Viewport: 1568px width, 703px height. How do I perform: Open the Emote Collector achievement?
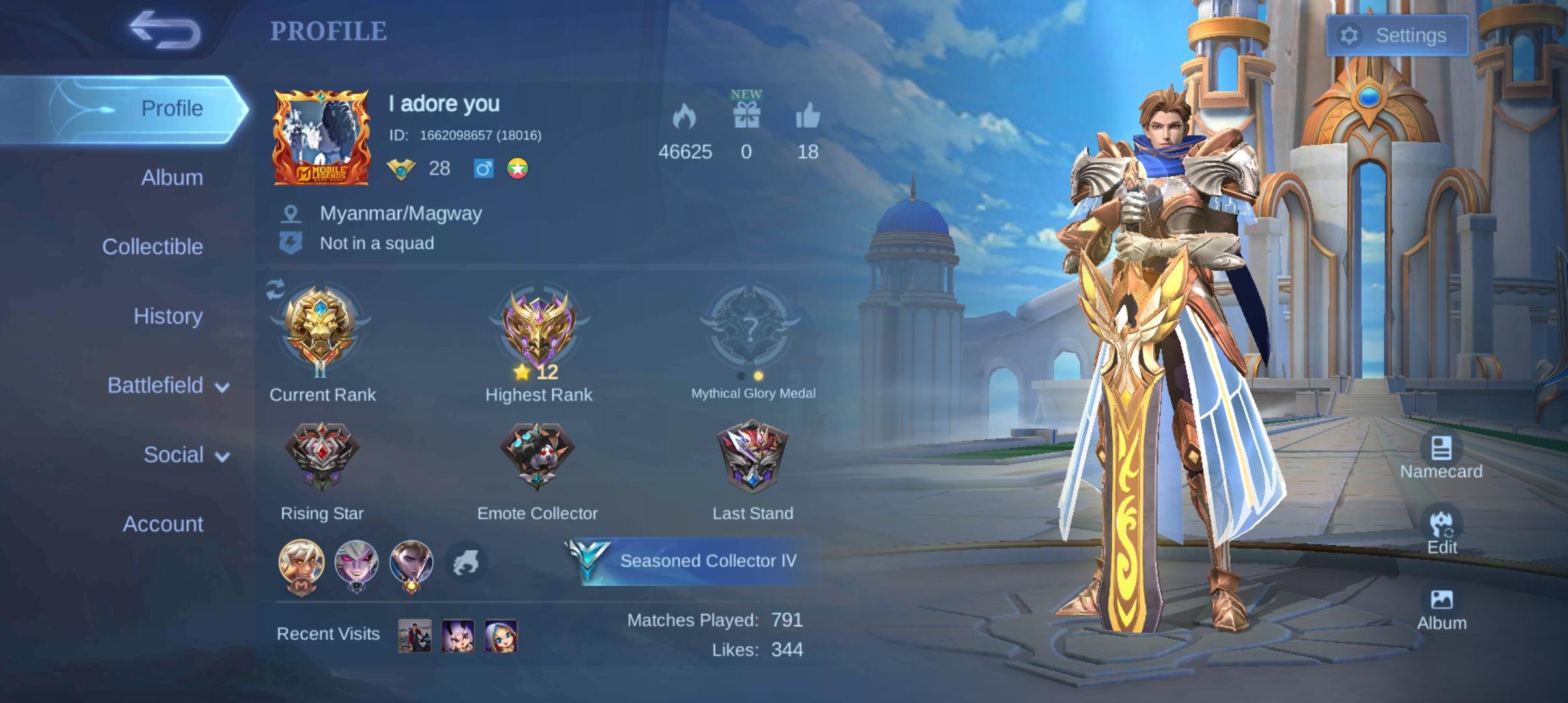tap(537, 456)
